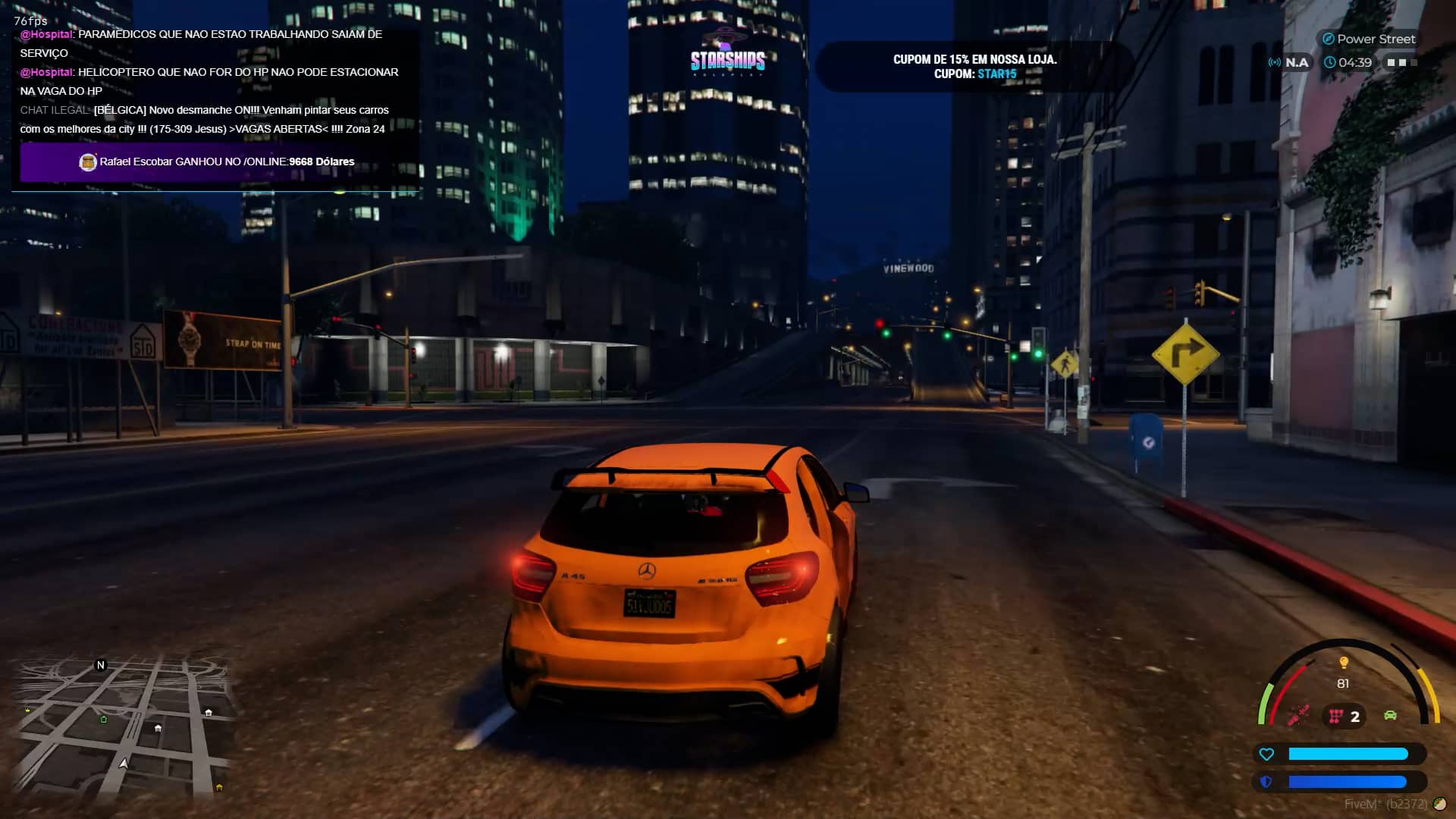
Task: Click the Chat Ilegal Bélgica advertisement
Action: (205, 119)
